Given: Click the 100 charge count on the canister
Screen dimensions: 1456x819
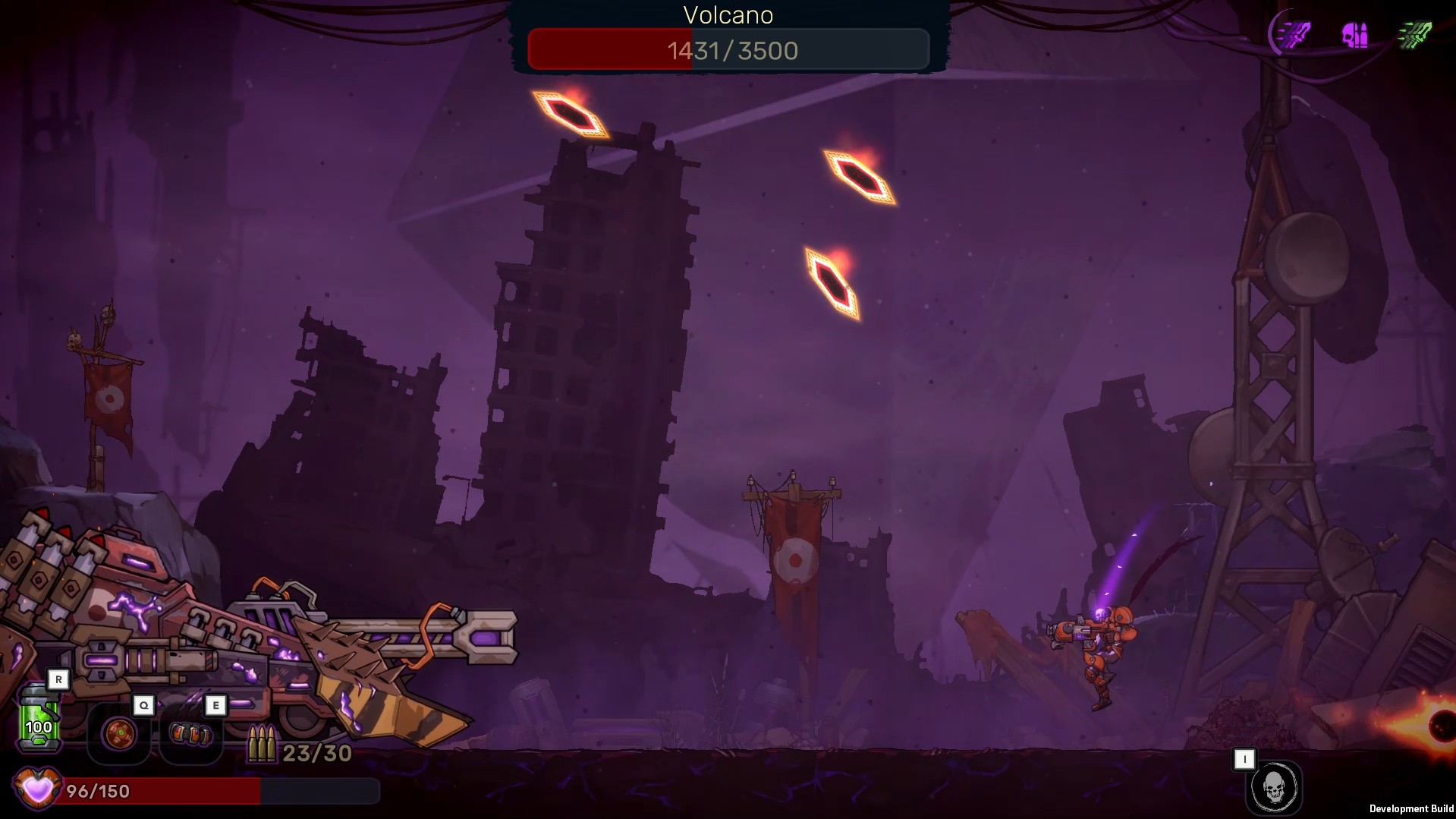Looking at the screenshot, I should 39,727.
